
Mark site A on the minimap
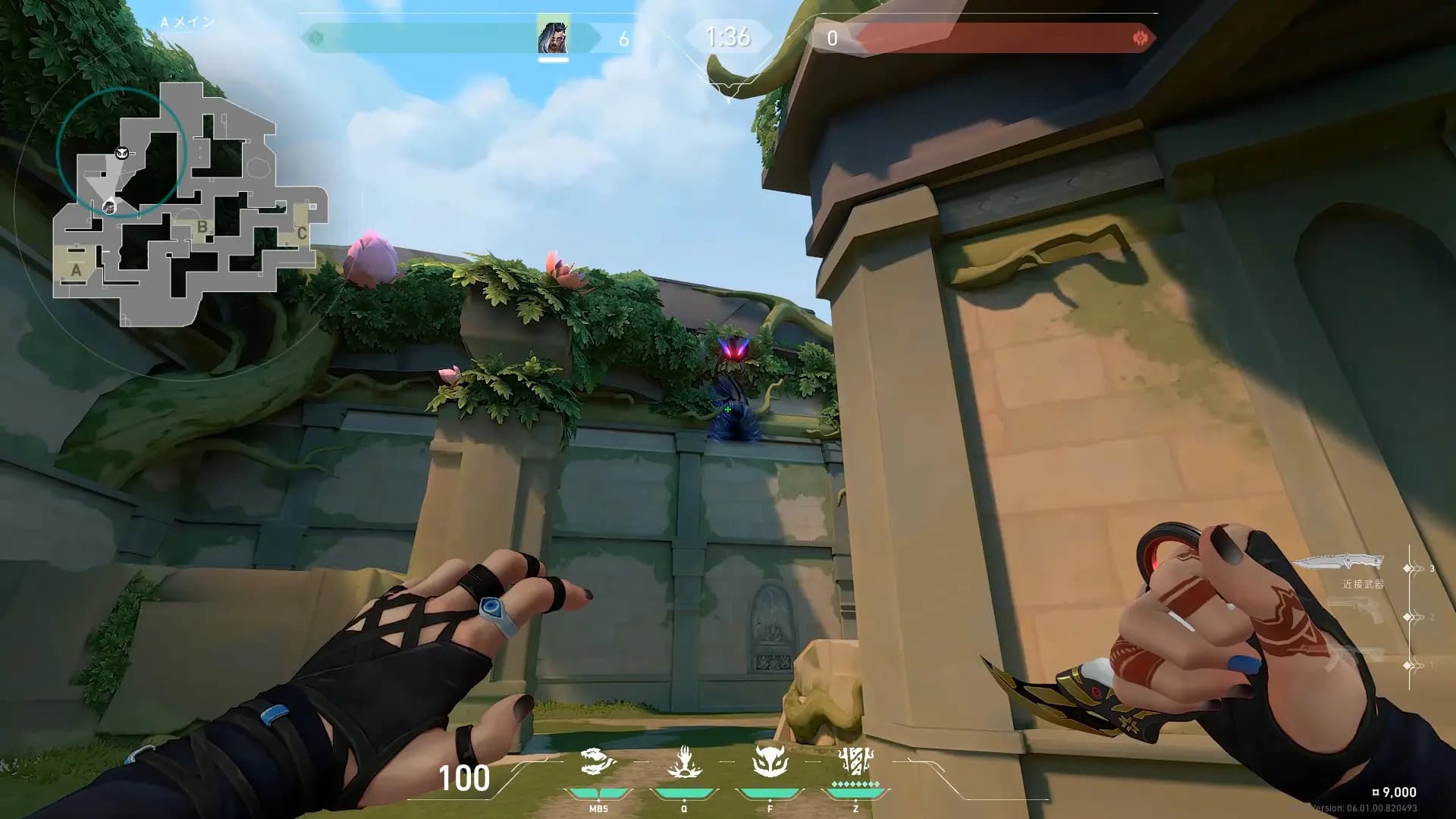coord(76,270)
